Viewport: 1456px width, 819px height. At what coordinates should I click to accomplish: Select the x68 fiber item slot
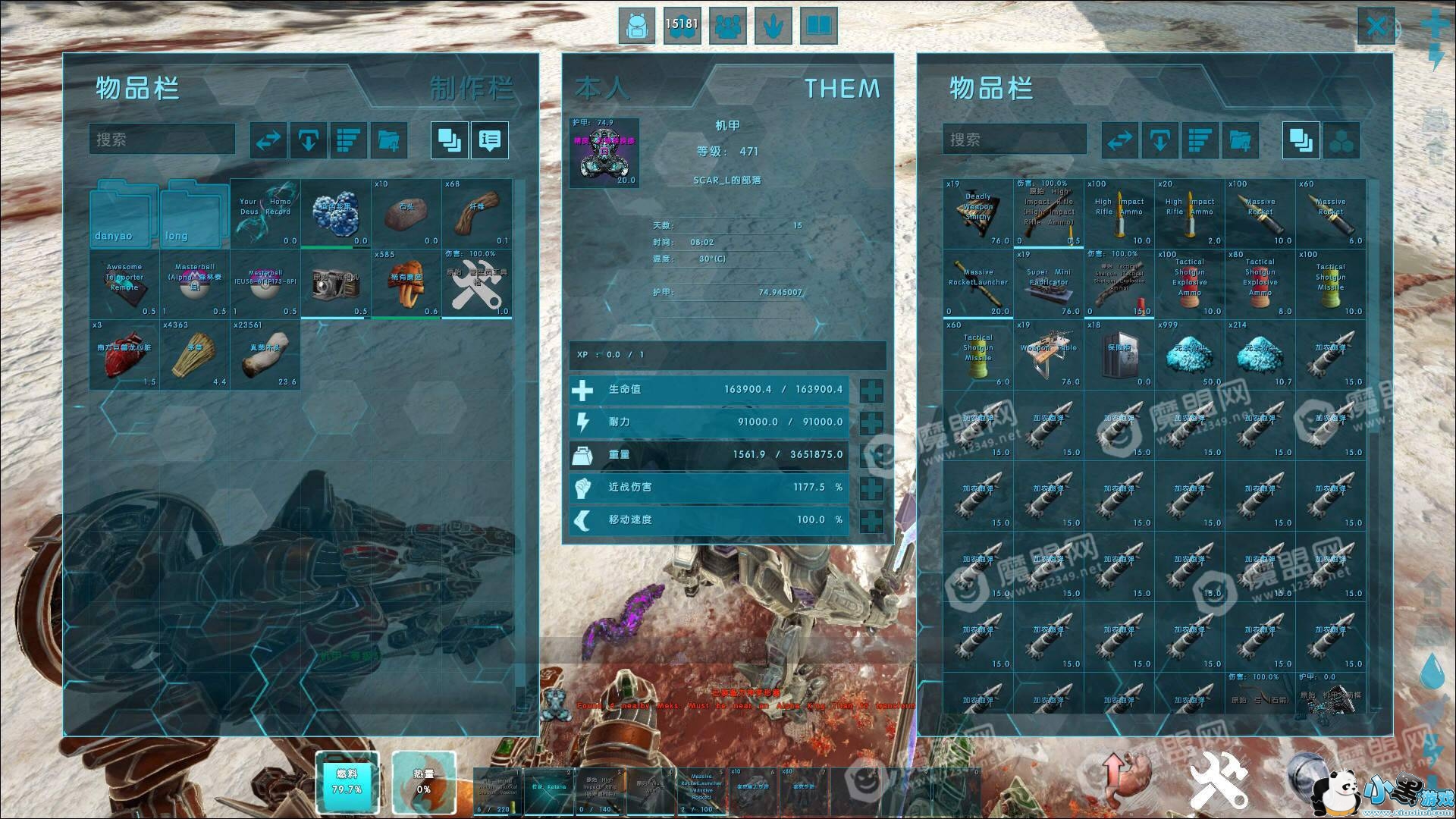[477, 213]
